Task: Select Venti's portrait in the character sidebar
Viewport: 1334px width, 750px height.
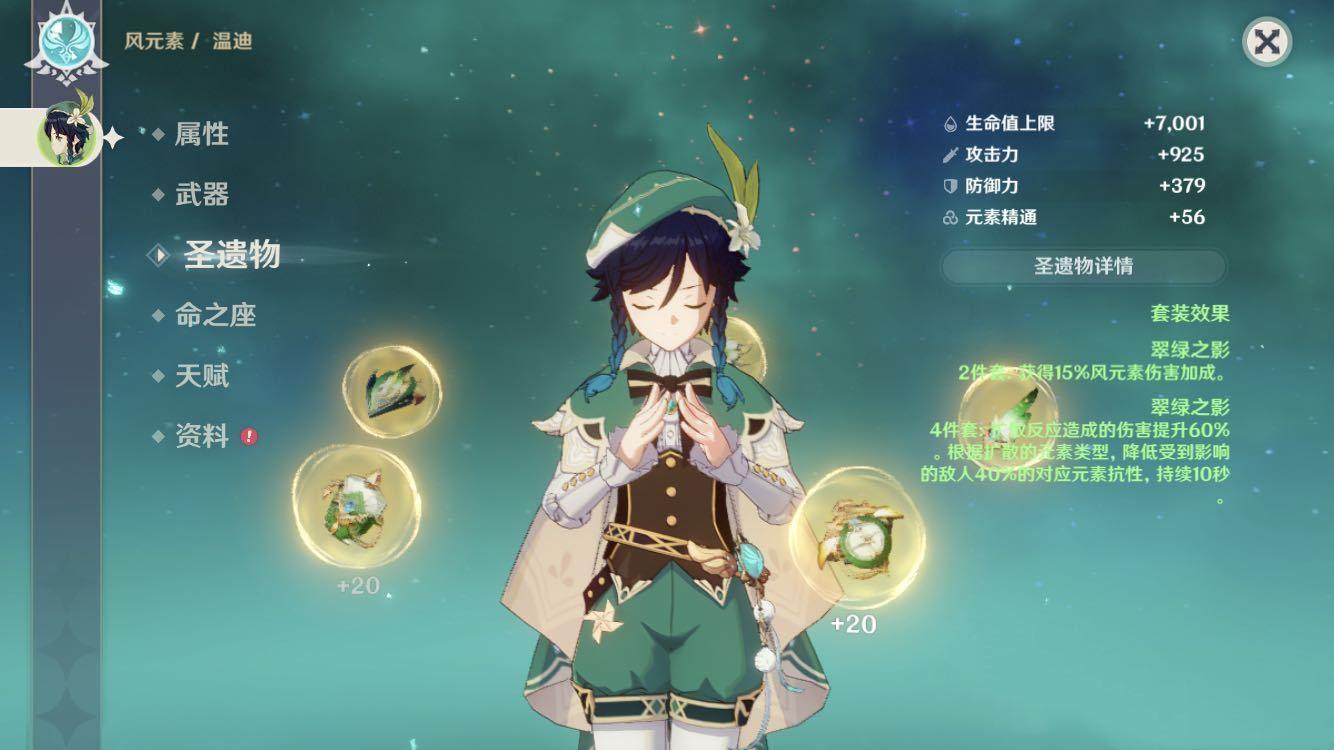Action: click(68, 135)
